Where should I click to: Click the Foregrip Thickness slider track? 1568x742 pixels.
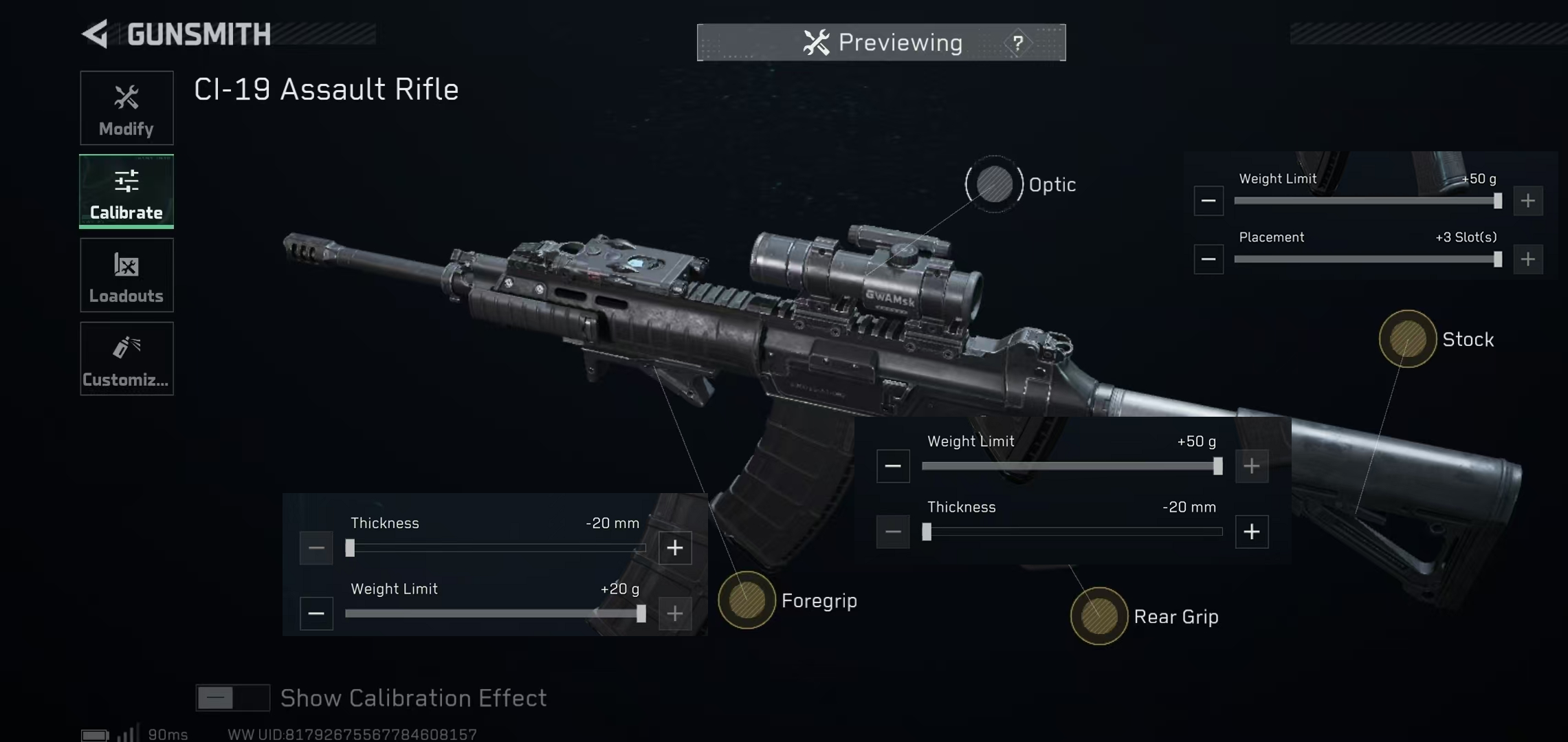496,548
